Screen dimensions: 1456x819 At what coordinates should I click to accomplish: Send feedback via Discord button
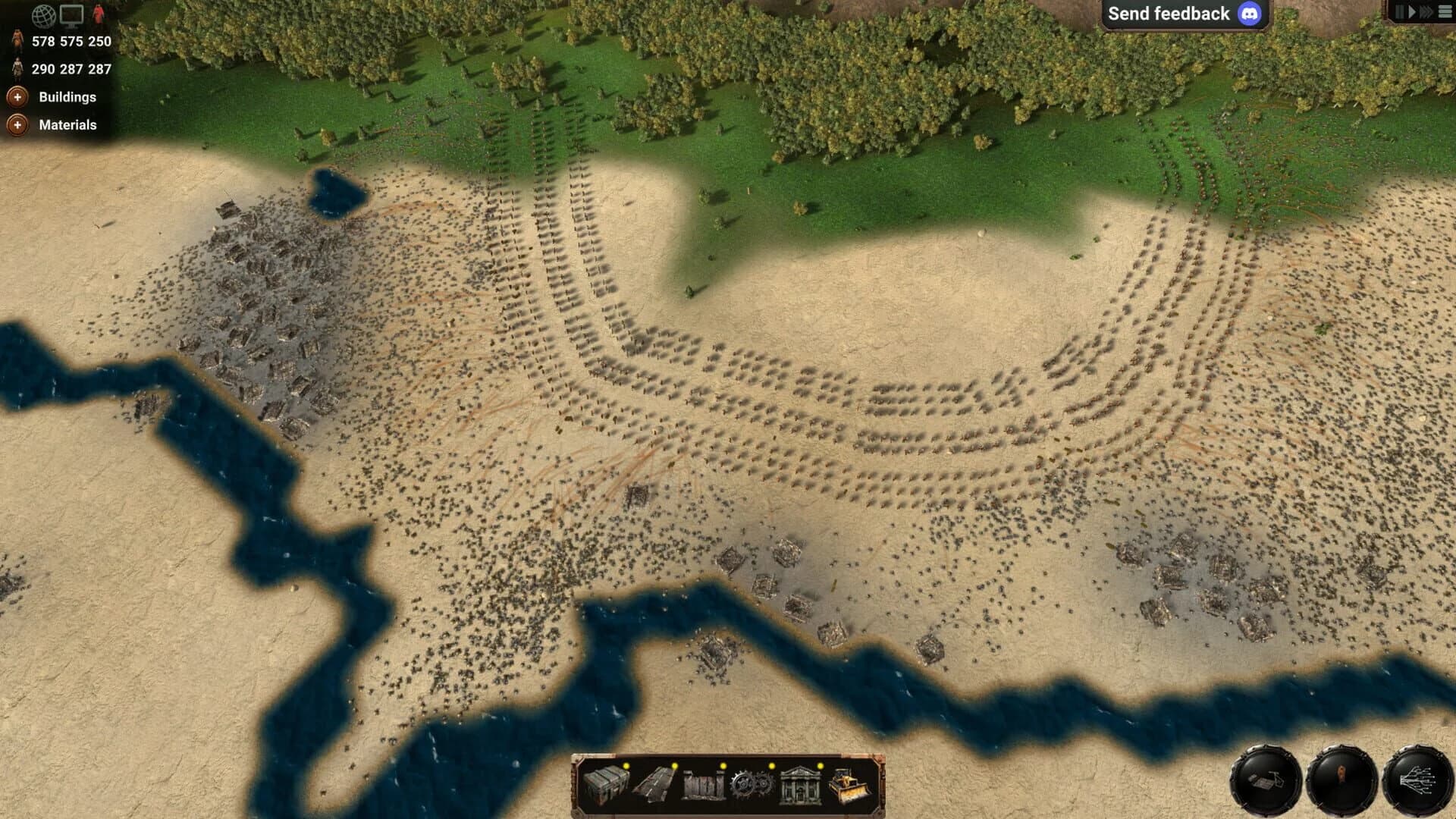point(1184,14)
